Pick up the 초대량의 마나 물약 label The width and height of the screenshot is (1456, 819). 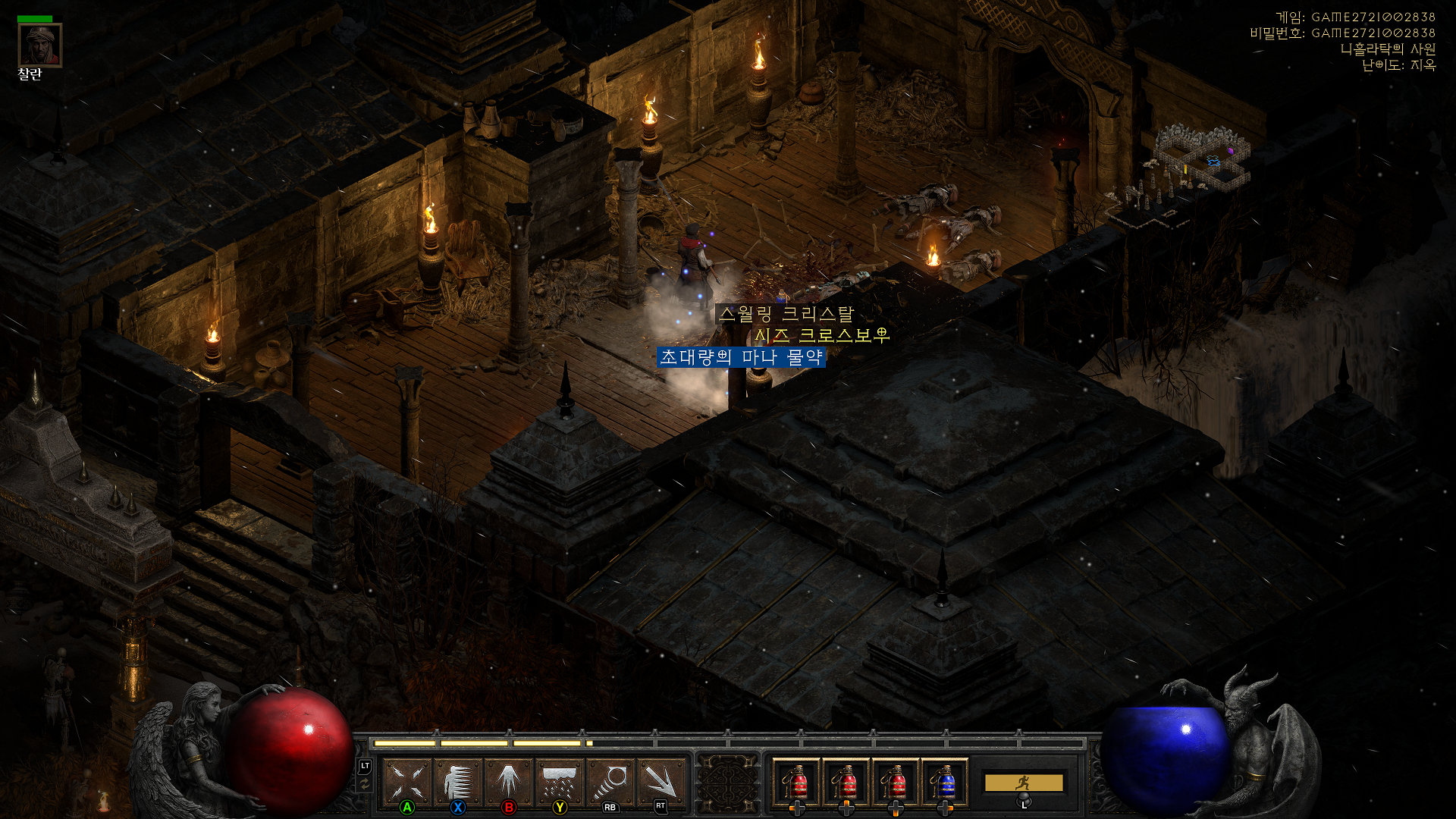click(x=741, y=357)
